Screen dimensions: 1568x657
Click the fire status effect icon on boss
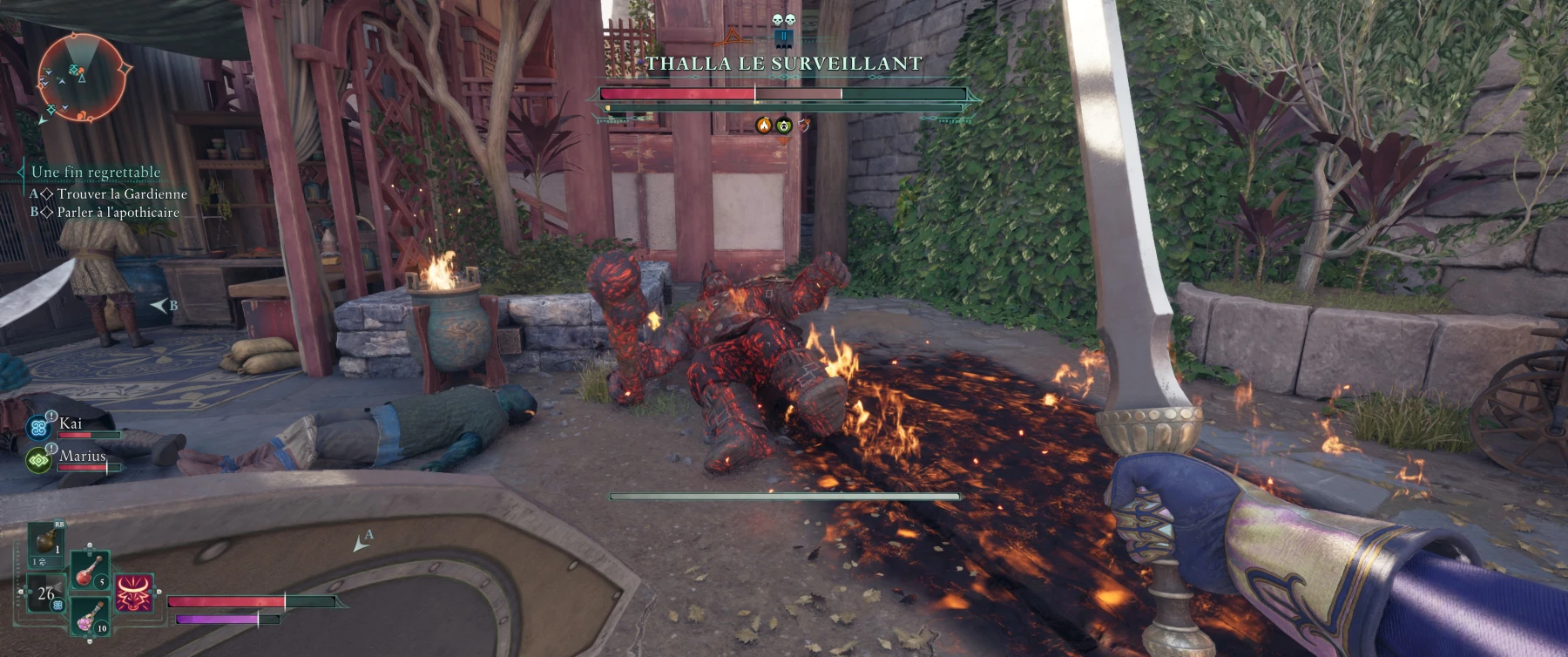(x=764, y=125)
